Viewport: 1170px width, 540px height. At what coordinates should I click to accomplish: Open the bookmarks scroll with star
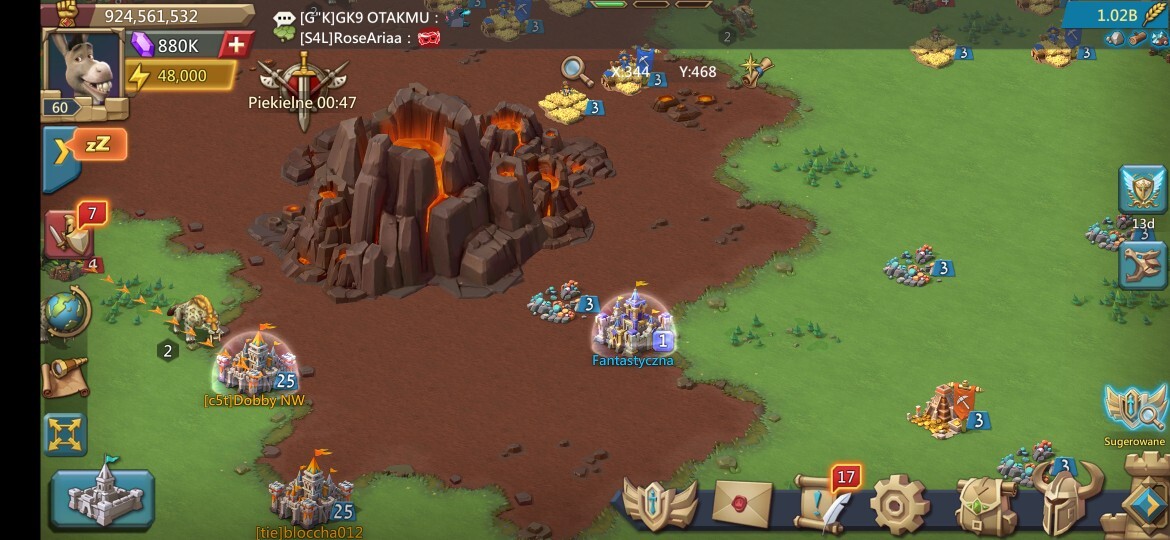pos(757,70)
